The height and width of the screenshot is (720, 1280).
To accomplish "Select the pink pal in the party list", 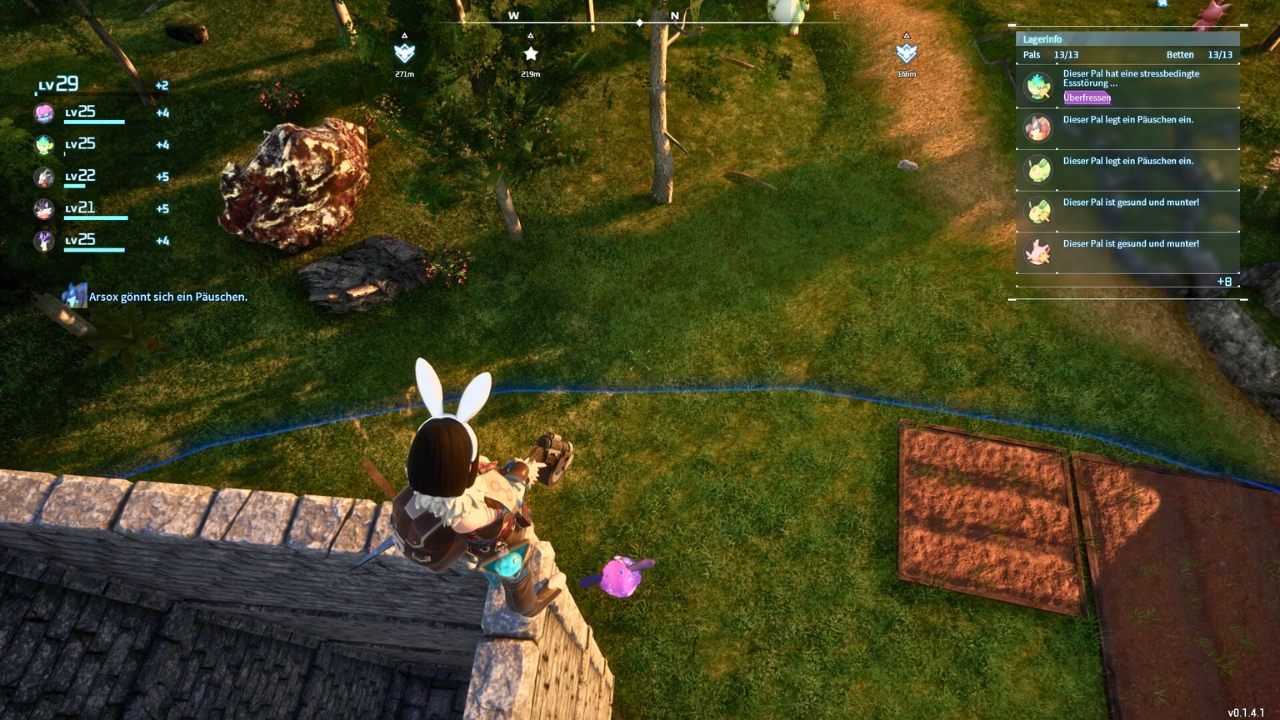I will pyautogui.click(x=45, y=113).
